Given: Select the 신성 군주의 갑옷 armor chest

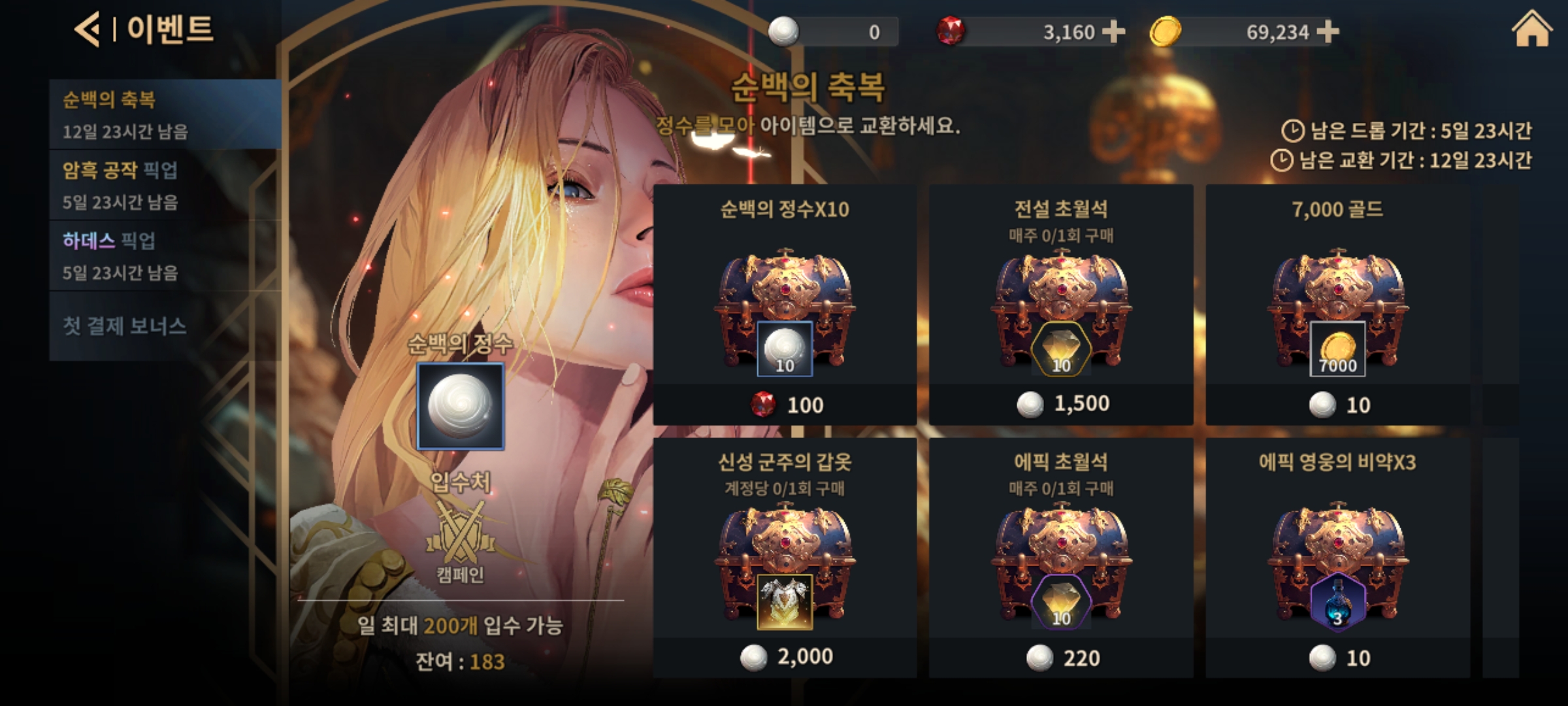Looking at the screenshot, I should pyautogui.click(x=785, y=558).
